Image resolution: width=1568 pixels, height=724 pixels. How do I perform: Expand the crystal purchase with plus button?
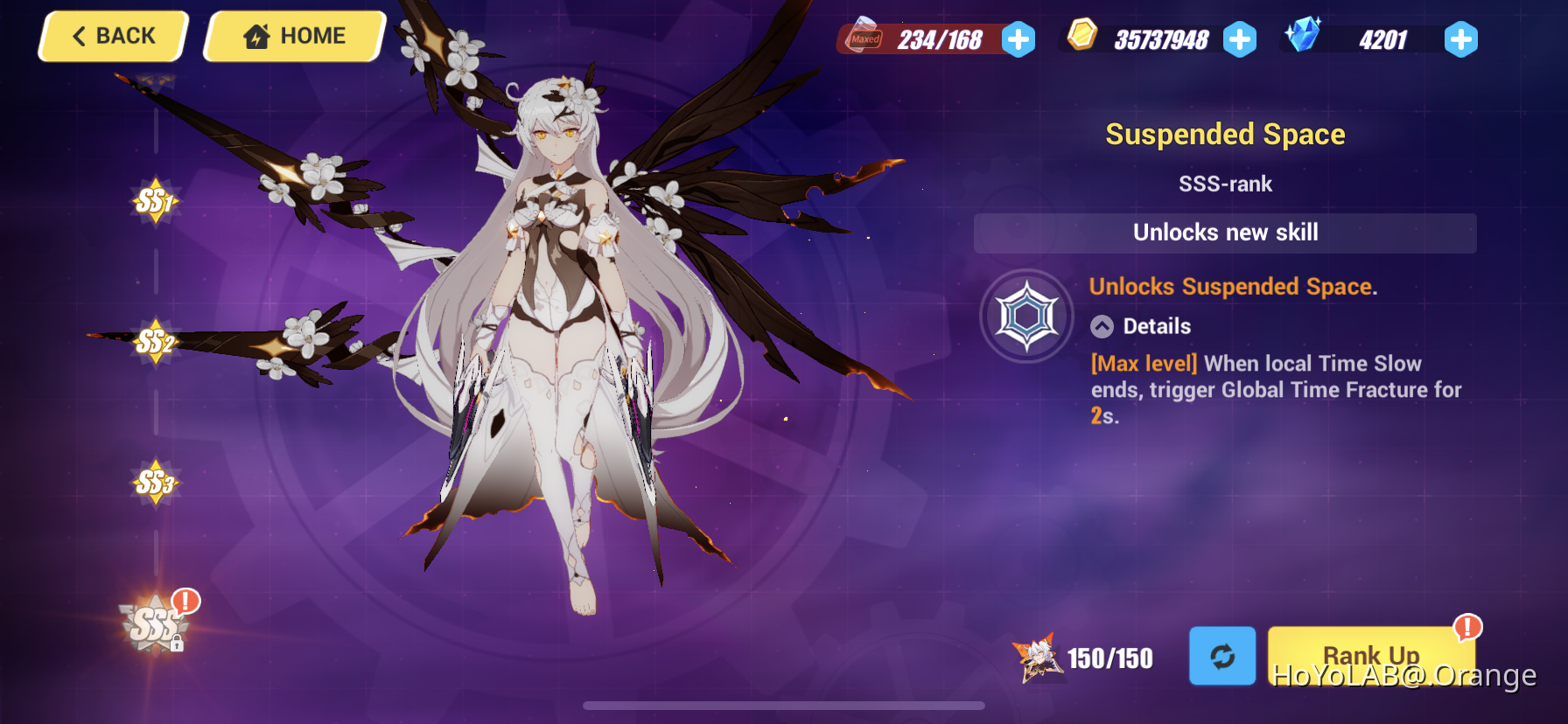pyautogui.click(x=1460, y=39)
